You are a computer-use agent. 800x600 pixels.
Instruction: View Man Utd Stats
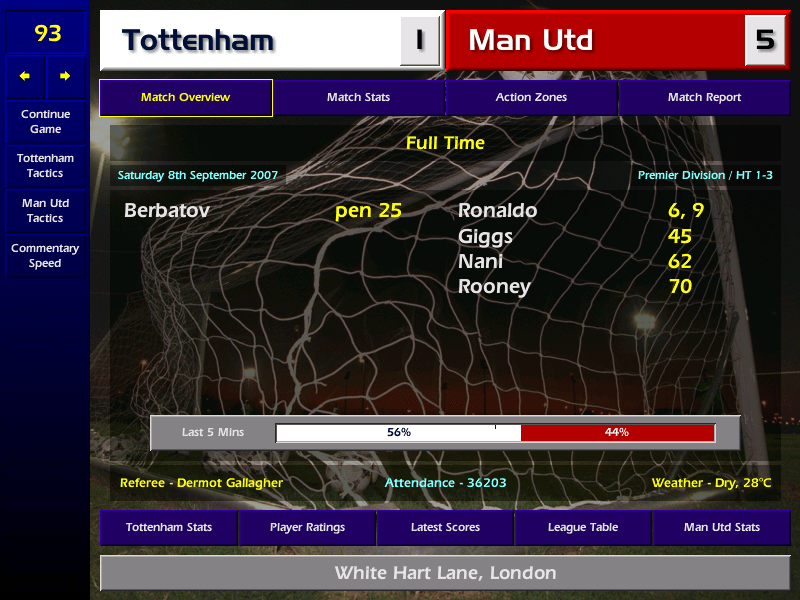coord(721,527)
